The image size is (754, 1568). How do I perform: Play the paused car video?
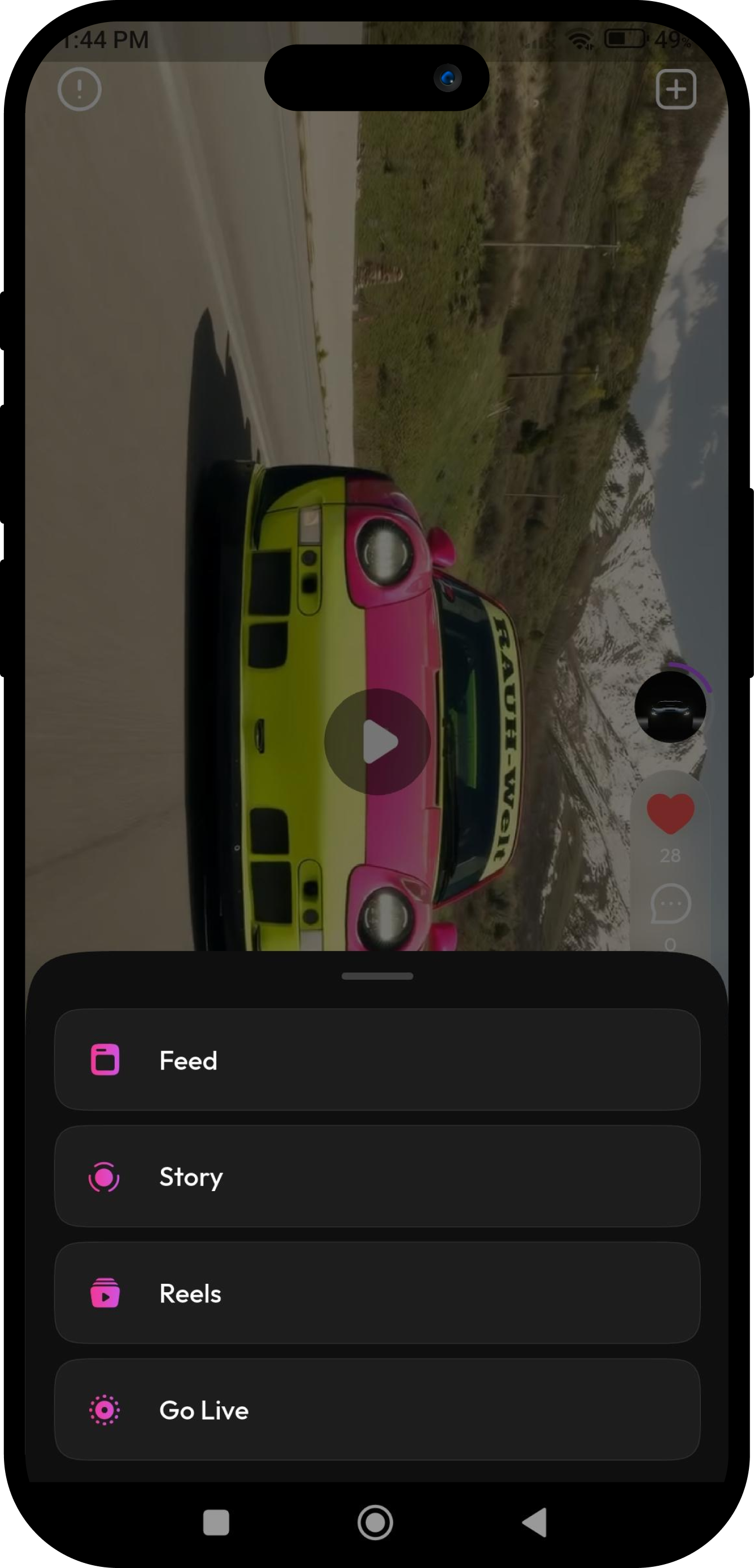tap(377, 741)
